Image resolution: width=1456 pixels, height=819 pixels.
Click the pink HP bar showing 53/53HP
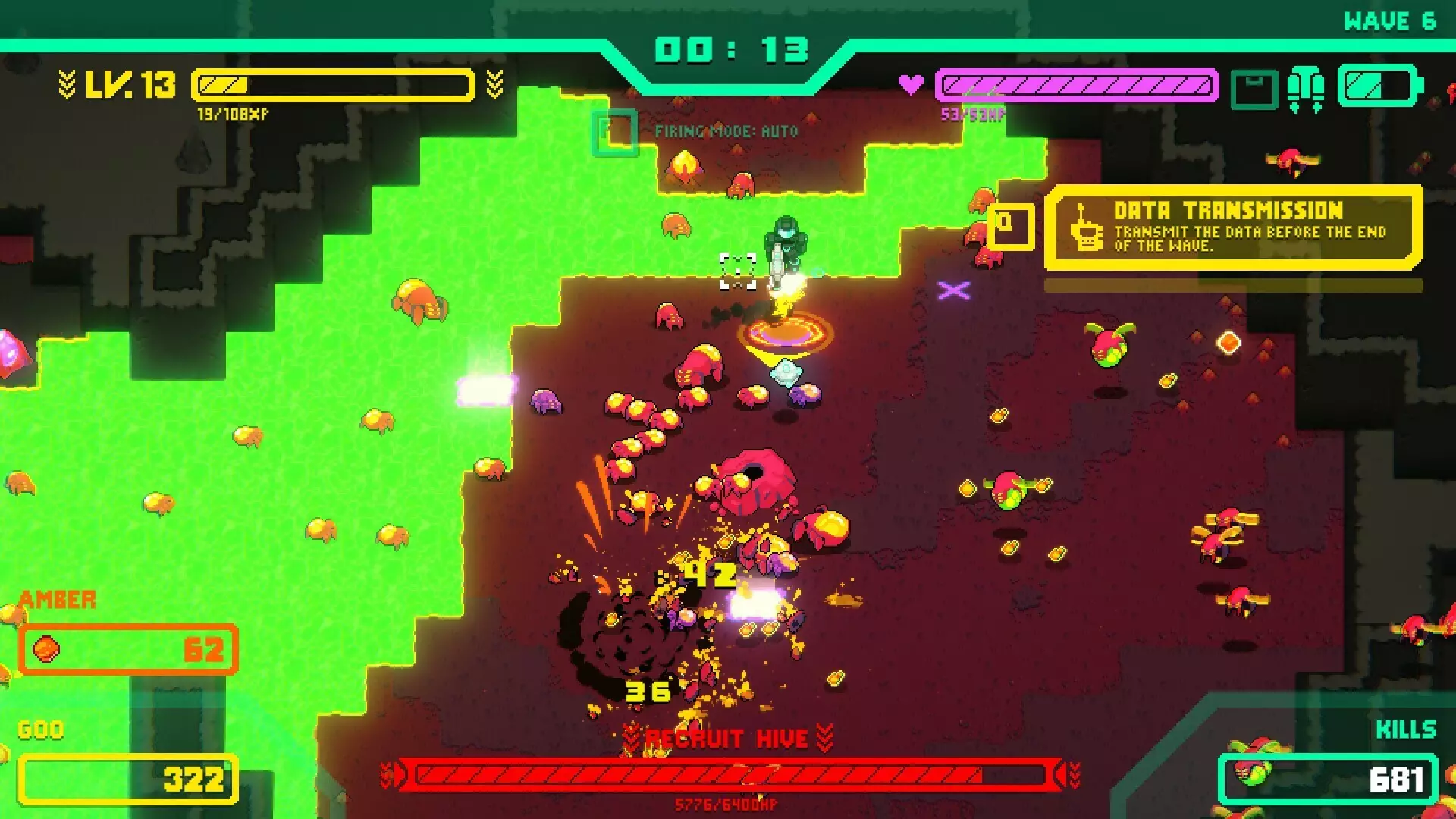(1077, 86)
